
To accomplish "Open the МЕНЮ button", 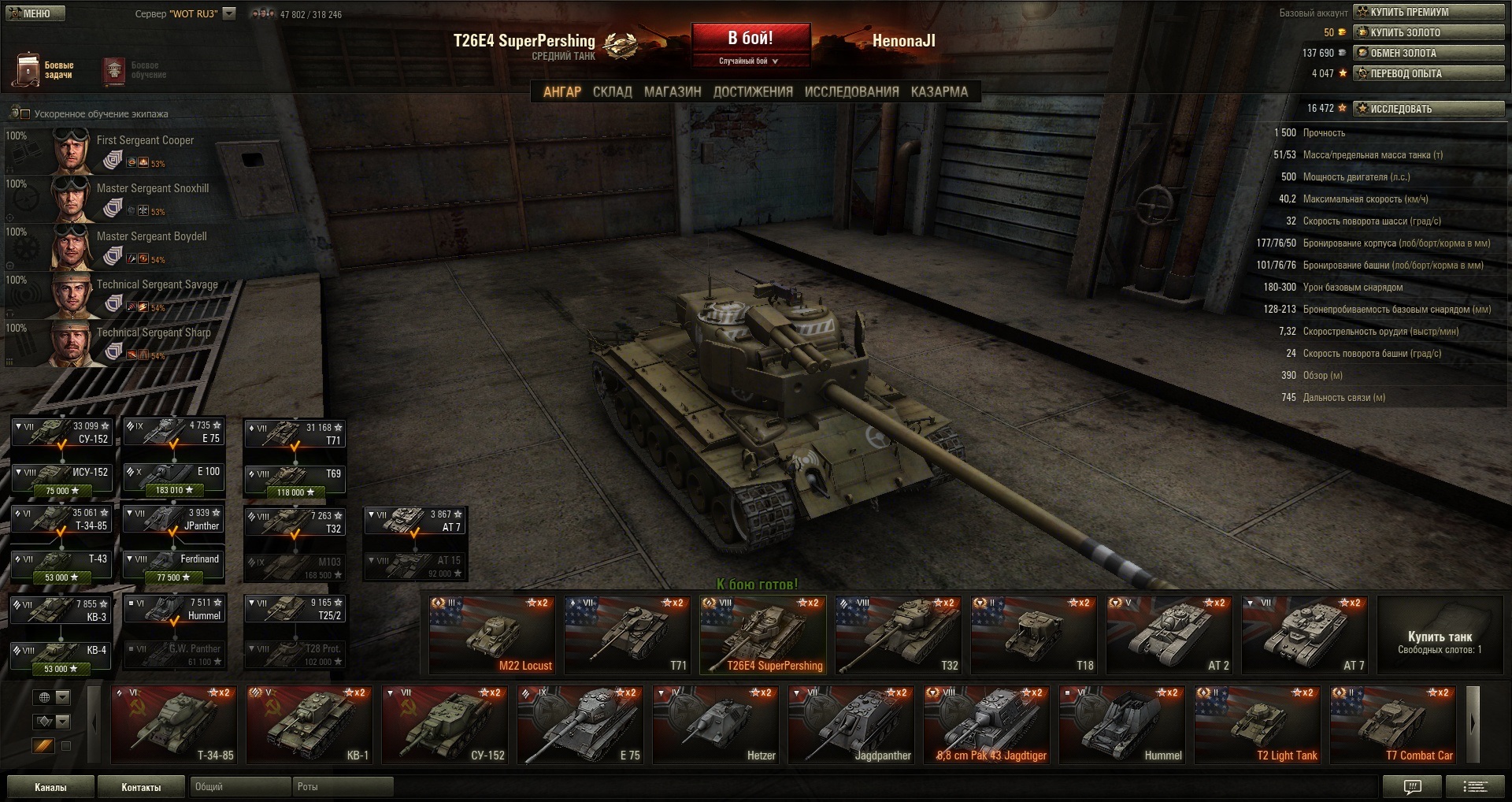I will click(x=35, y=13).
